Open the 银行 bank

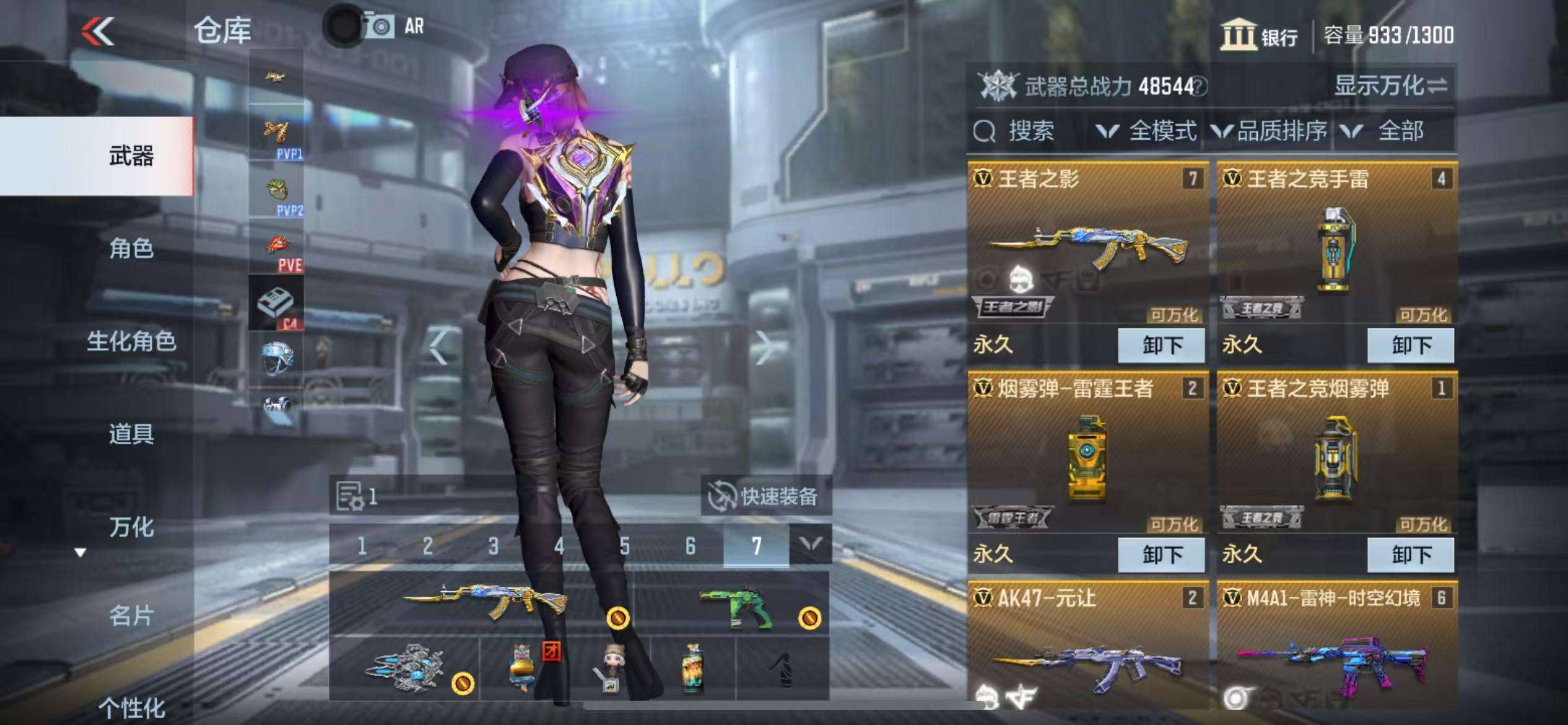[x=1260, y=36]
